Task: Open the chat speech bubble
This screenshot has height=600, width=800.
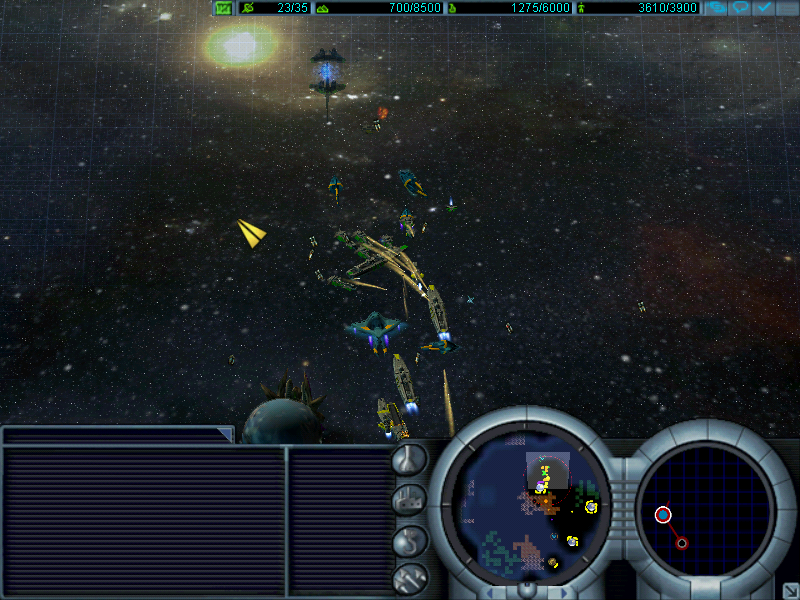Action: pos(740,8)
